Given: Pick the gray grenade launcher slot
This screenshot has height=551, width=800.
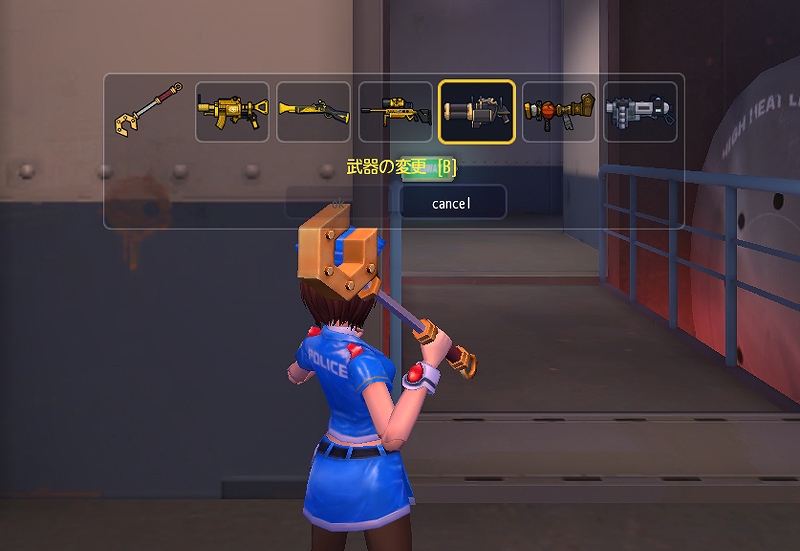Looking at the screenshot, I should [x=640, y=112].
